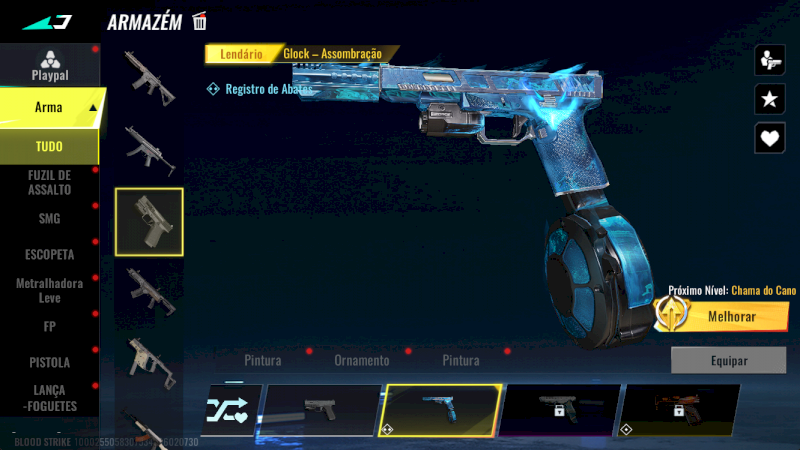The width and height of the screenshot is (800, 450).
Task: Select the highlighted pistol in the weapon list
Action: (x=149, y=221)
